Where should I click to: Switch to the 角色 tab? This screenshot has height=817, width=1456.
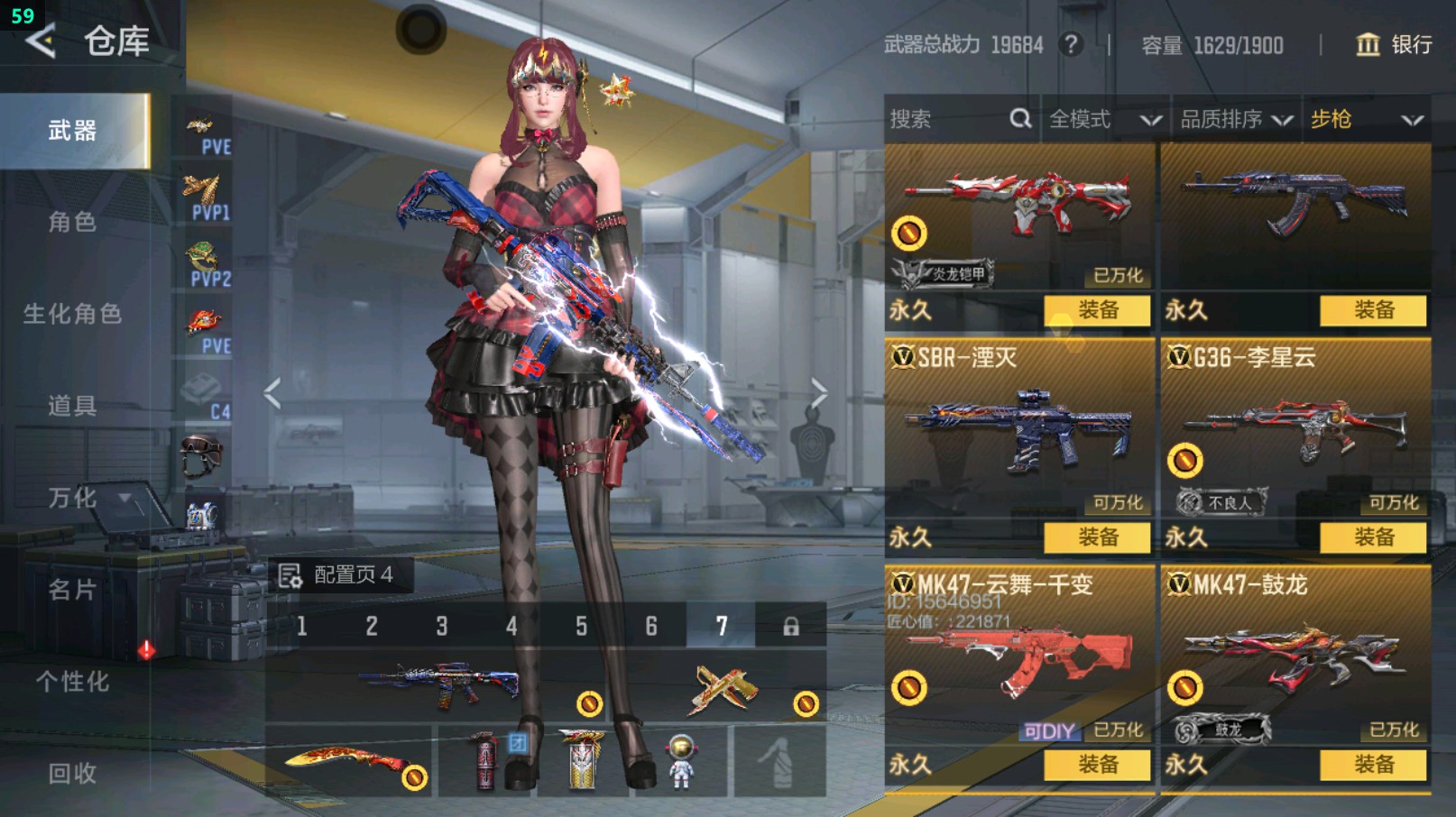pos(72,222)
